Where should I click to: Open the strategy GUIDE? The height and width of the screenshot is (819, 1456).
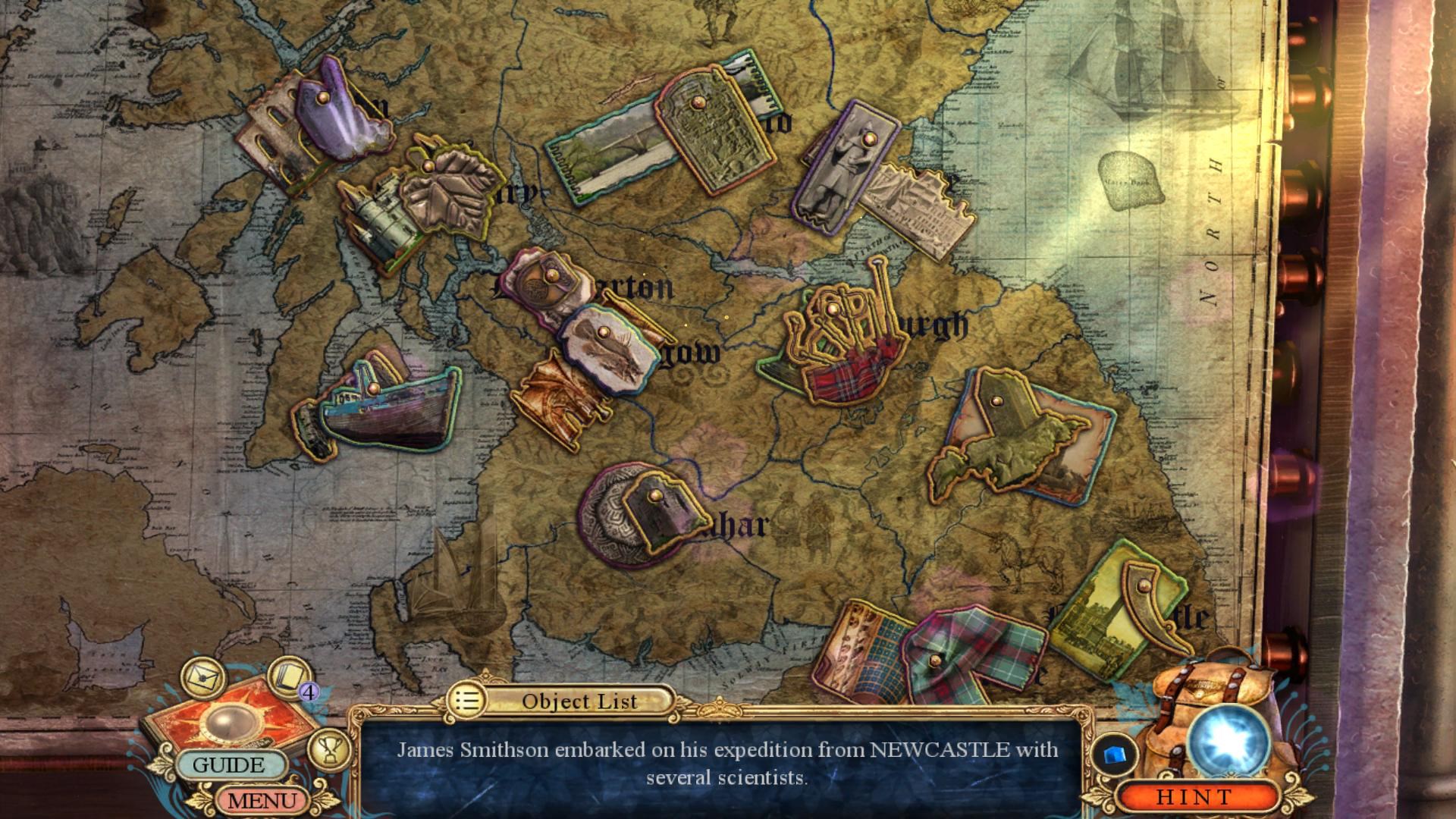click(228, 764)
